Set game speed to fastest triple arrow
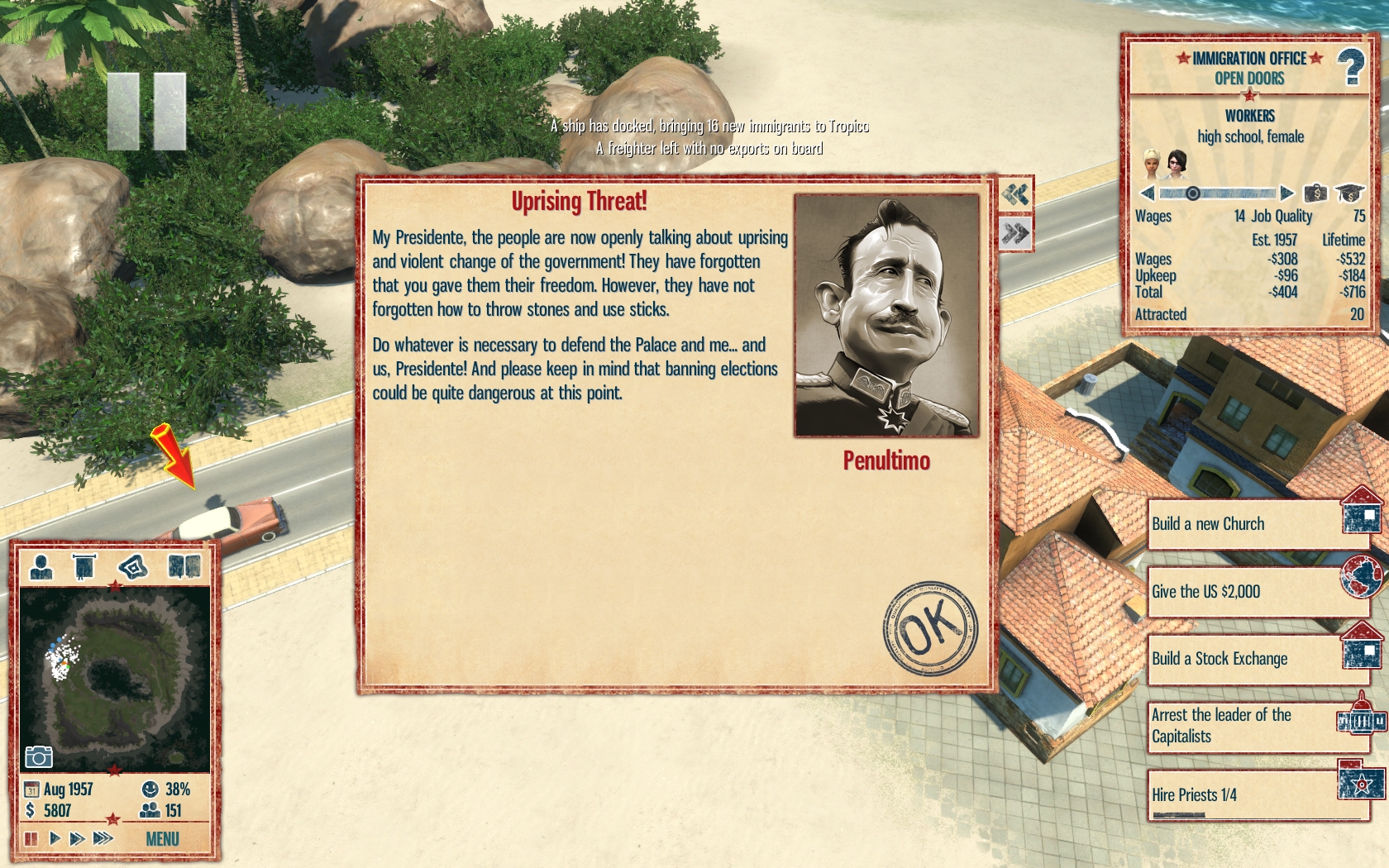 point(103,839)
